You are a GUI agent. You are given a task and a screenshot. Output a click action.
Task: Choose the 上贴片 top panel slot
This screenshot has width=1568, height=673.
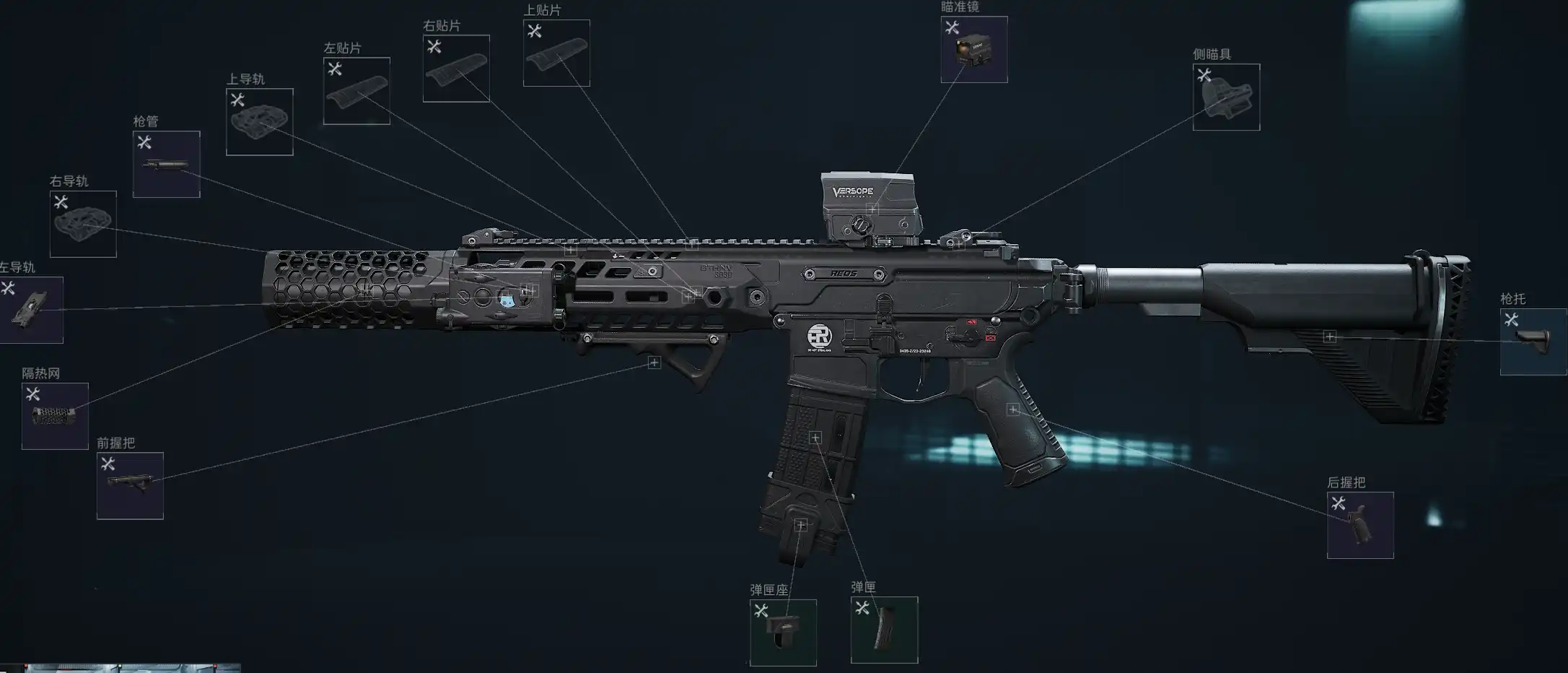point(556,53)
